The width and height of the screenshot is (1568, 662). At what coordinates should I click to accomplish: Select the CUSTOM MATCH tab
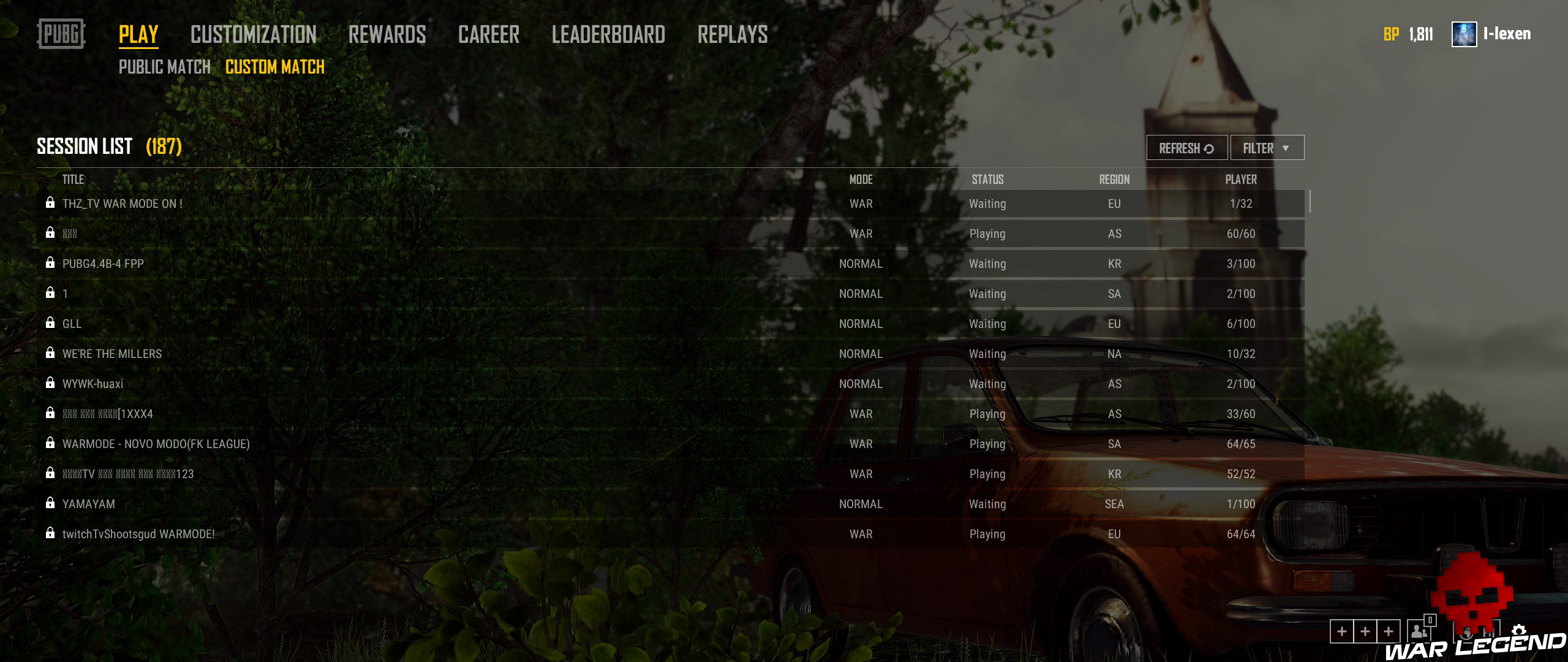(274, 67)
